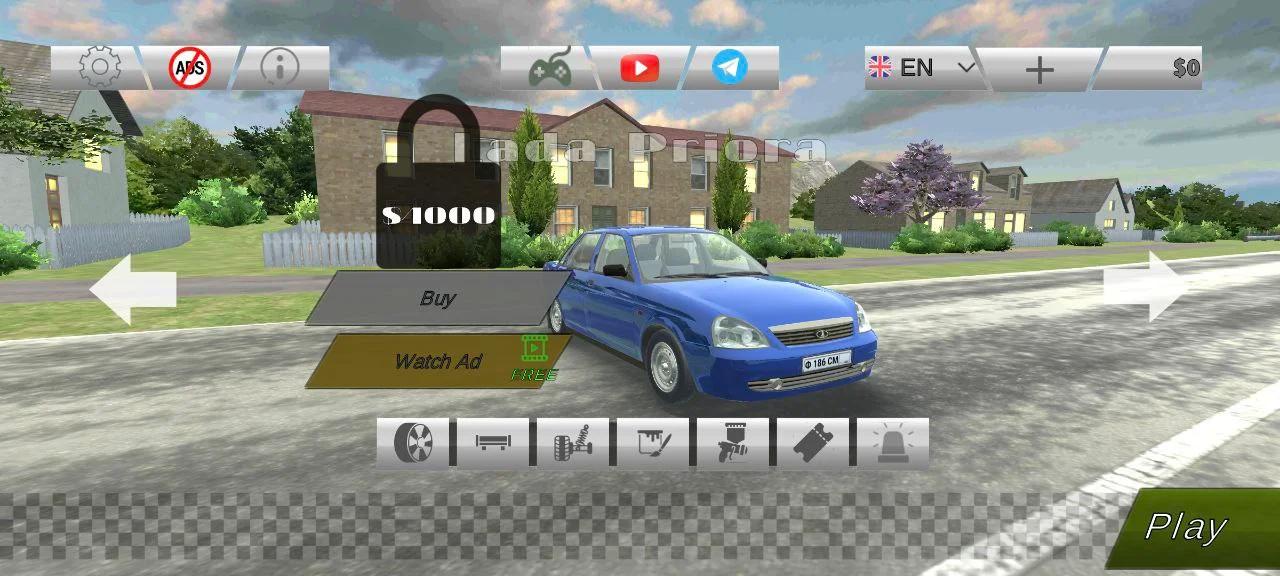
Task: Open the suspension tuning
Action: coord(573,443)
